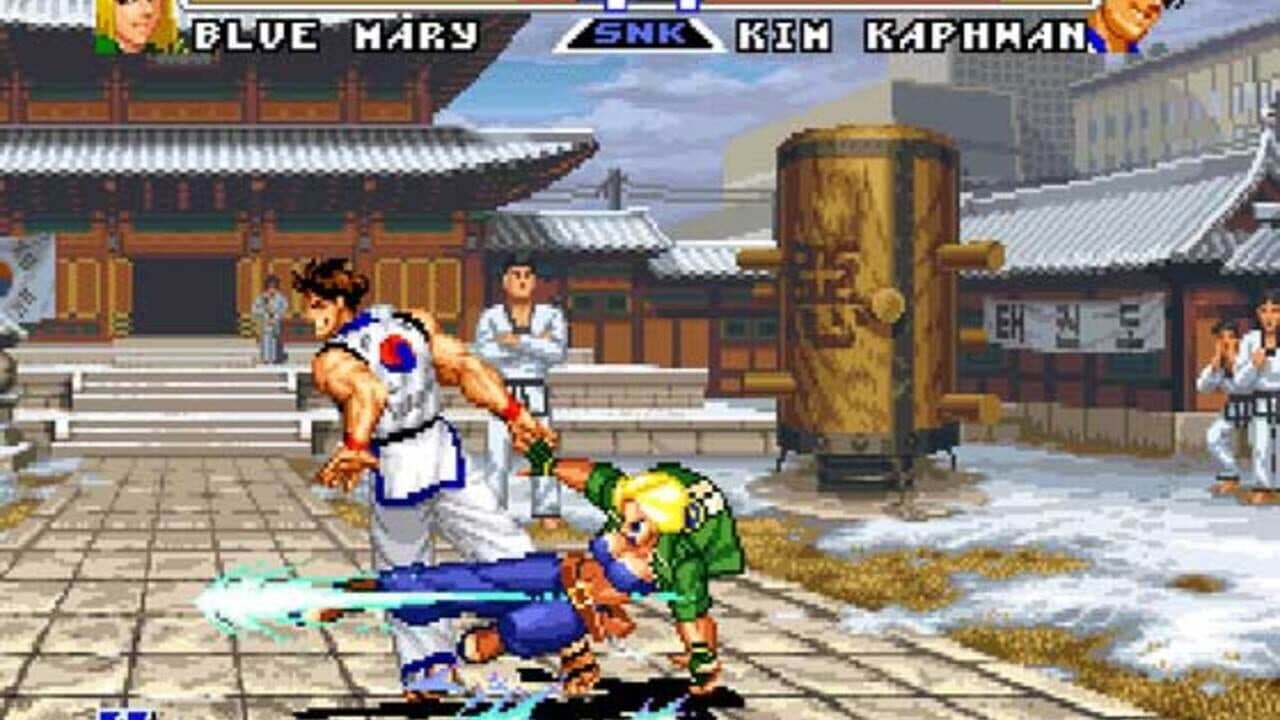Select the SNK logo emblem

[x=638, y=33]
